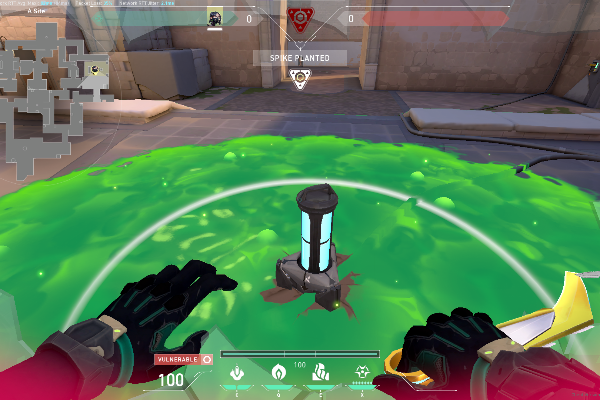
Task: Use the Toxic Screen ability icon
Action: tap(320, 373)
